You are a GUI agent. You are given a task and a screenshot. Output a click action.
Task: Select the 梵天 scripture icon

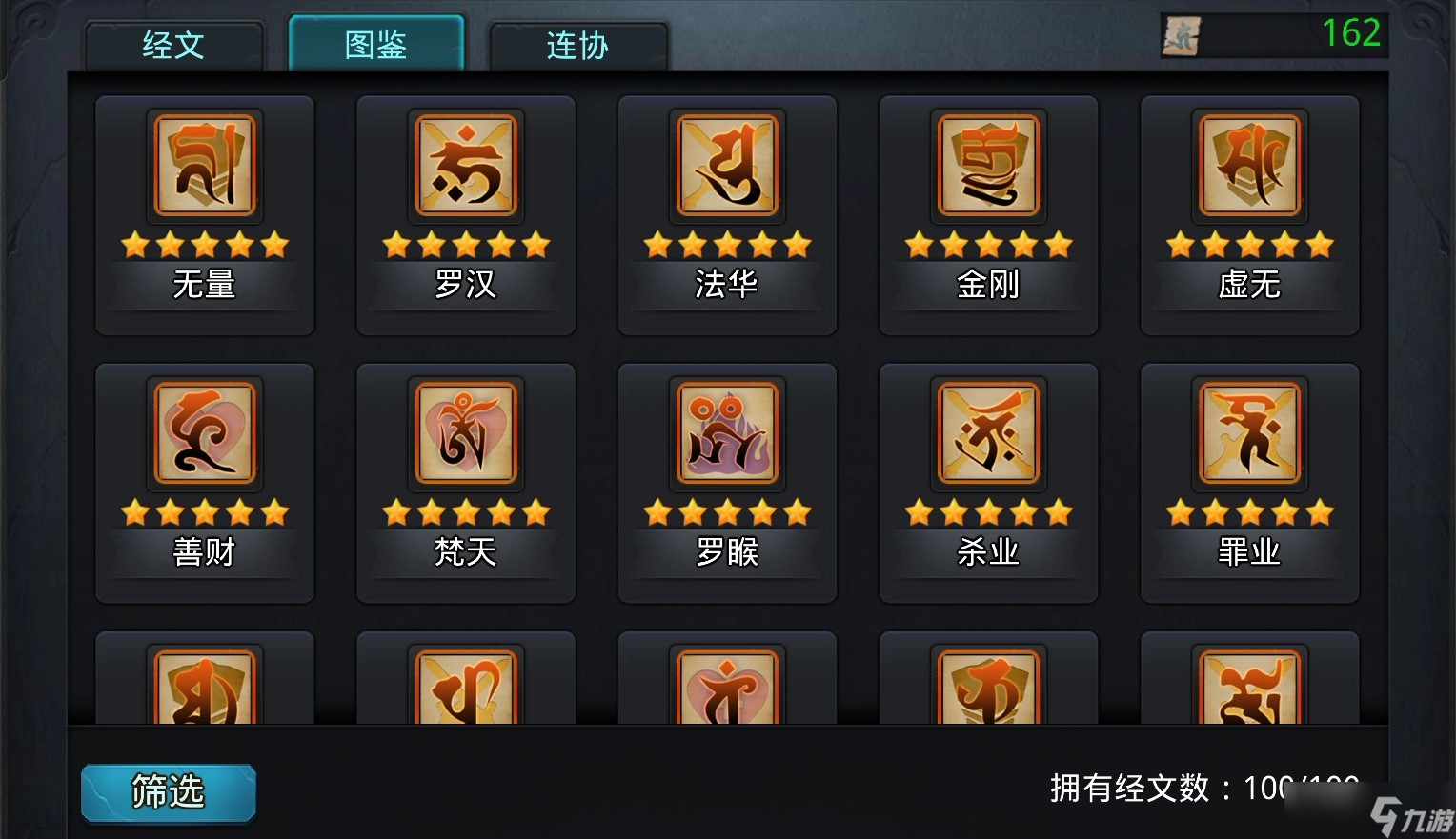465,434
